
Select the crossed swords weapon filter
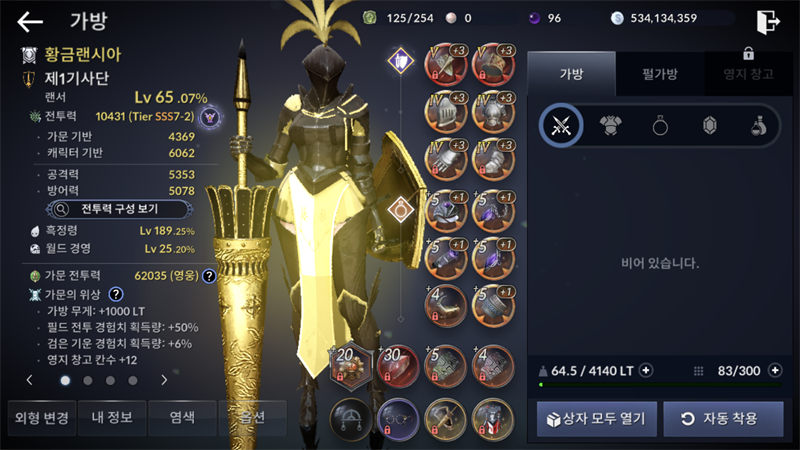(561, 125)
